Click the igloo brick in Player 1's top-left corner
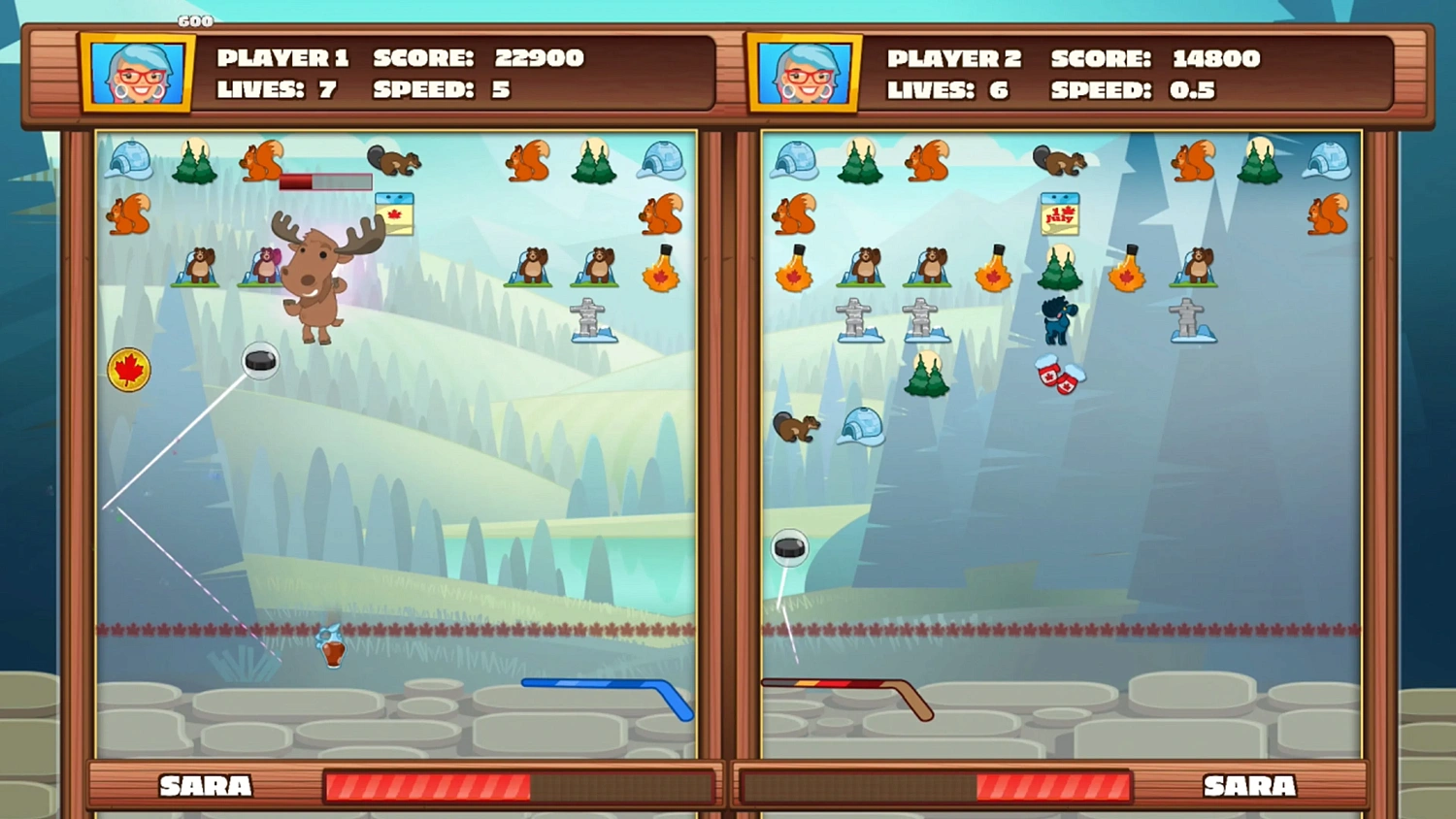This screenshot has width=1456, height=819. [x=129, y=163]
